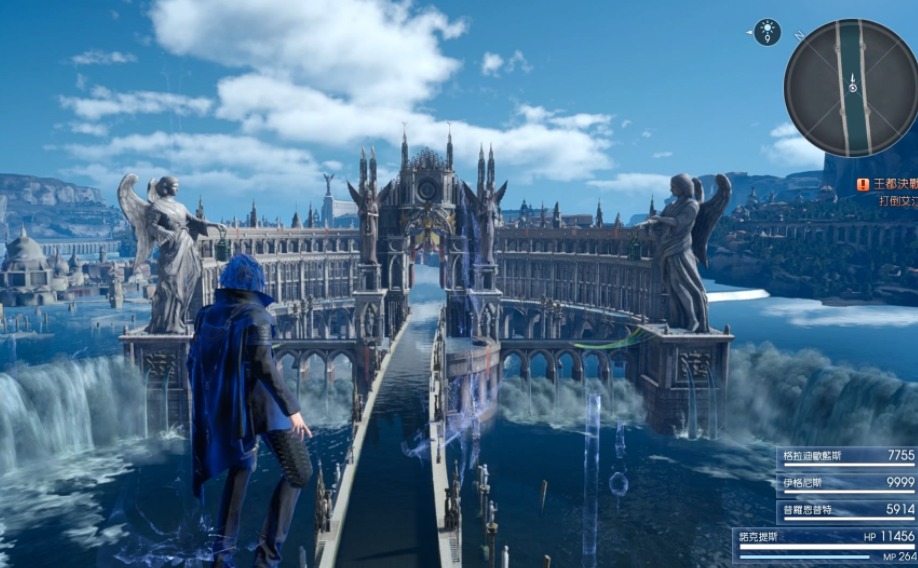Select the sun time-of-day icon
The width and height of the screenshot is (918, 568).
(767, 32)
